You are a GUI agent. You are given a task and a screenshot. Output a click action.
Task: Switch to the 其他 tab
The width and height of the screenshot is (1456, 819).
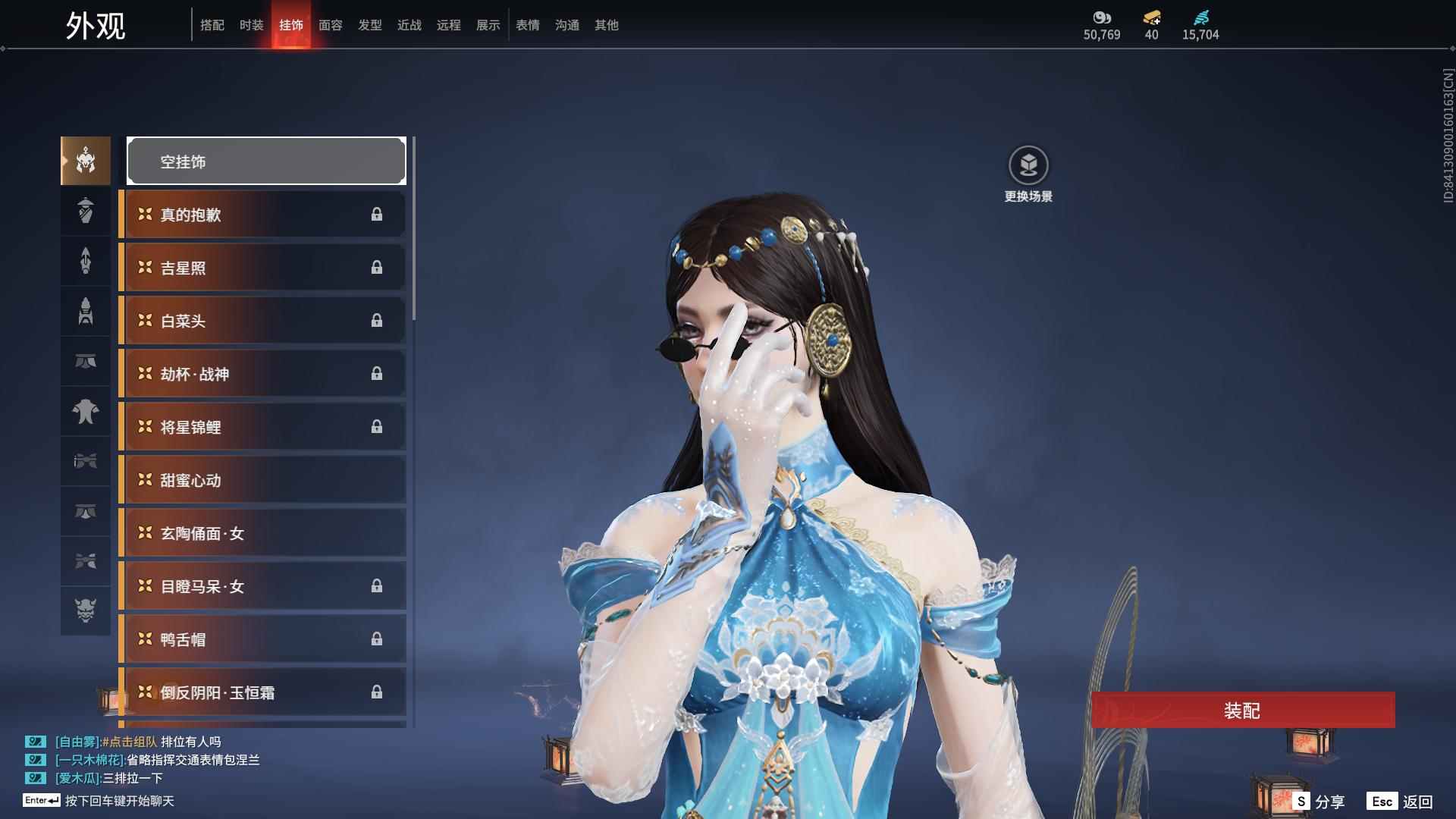606,25
